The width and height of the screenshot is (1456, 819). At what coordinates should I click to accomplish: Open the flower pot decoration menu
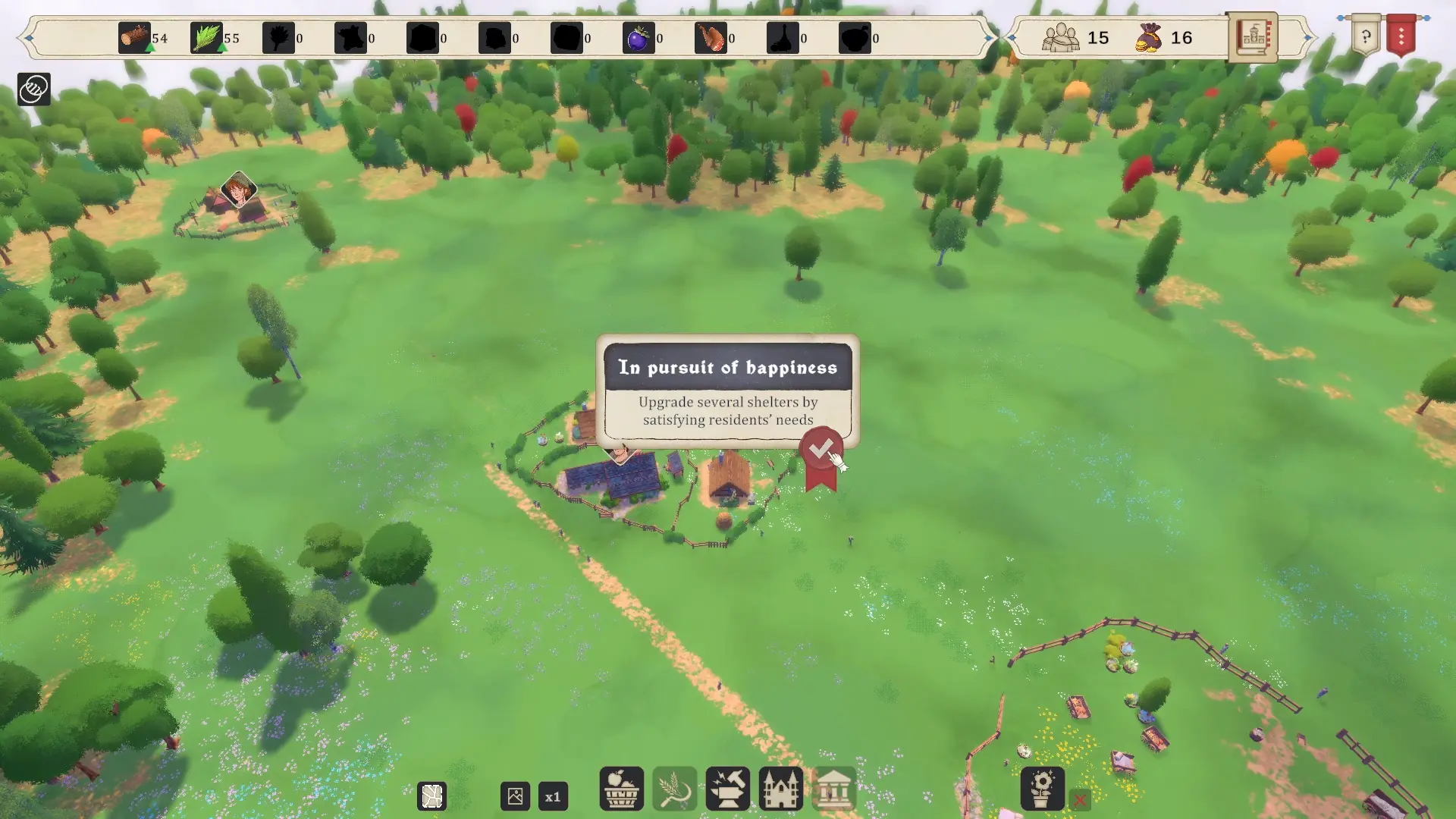click(1042, 789)
